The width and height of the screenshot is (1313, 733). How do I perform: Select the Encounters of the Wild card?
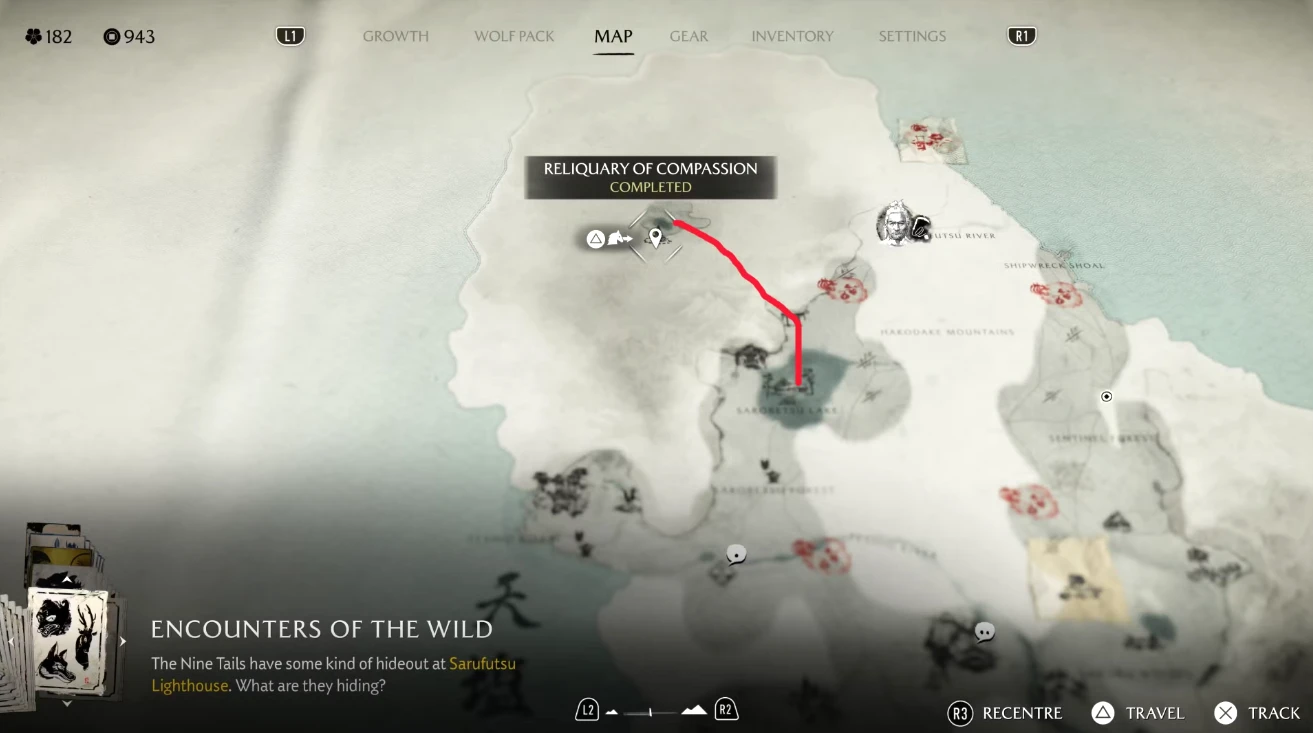coord(67,639)
